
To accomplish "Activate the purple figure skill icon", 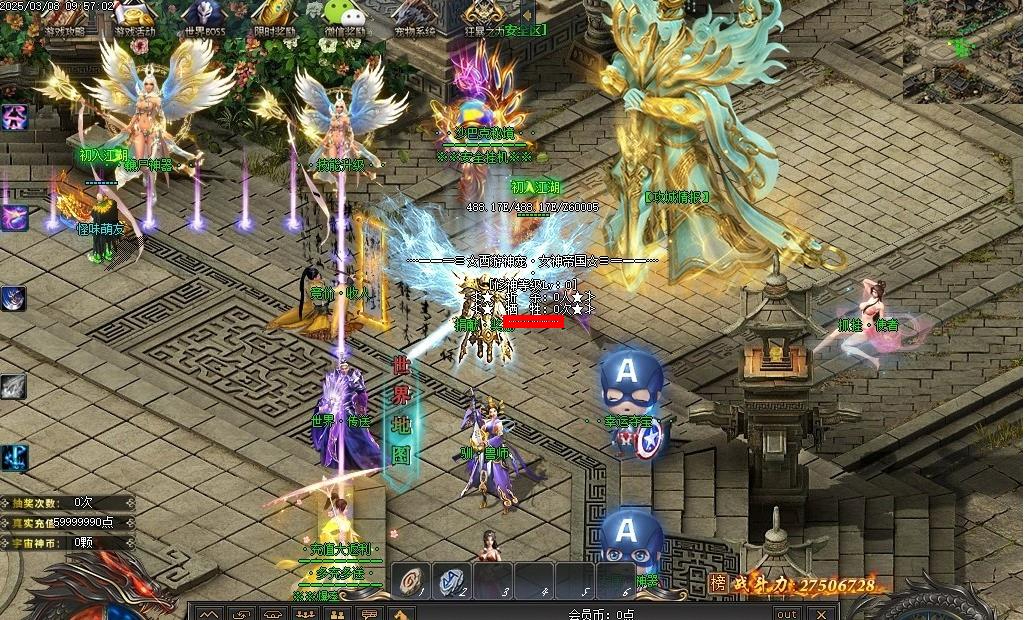I will (13, 117).
